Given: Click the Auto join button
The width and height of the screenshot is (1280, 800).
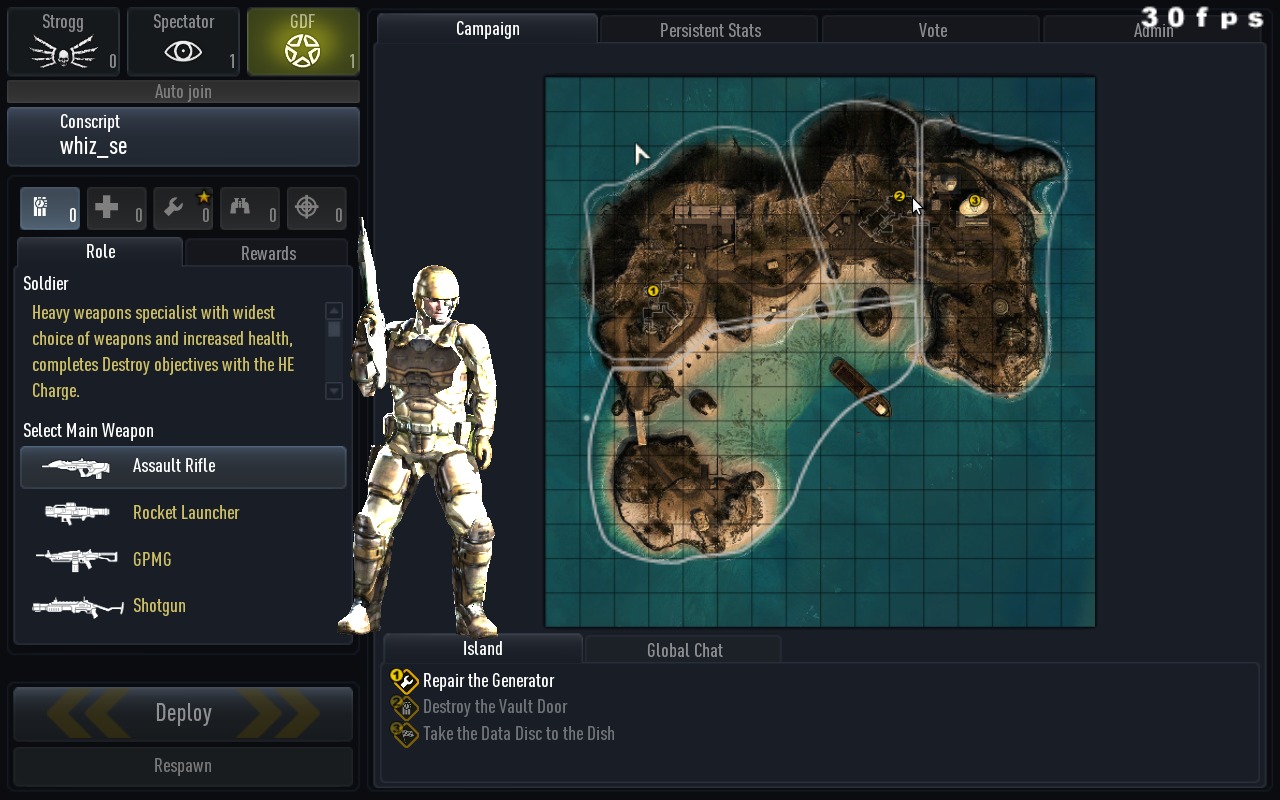Looking at the screenshot, I should click(183, 92).
